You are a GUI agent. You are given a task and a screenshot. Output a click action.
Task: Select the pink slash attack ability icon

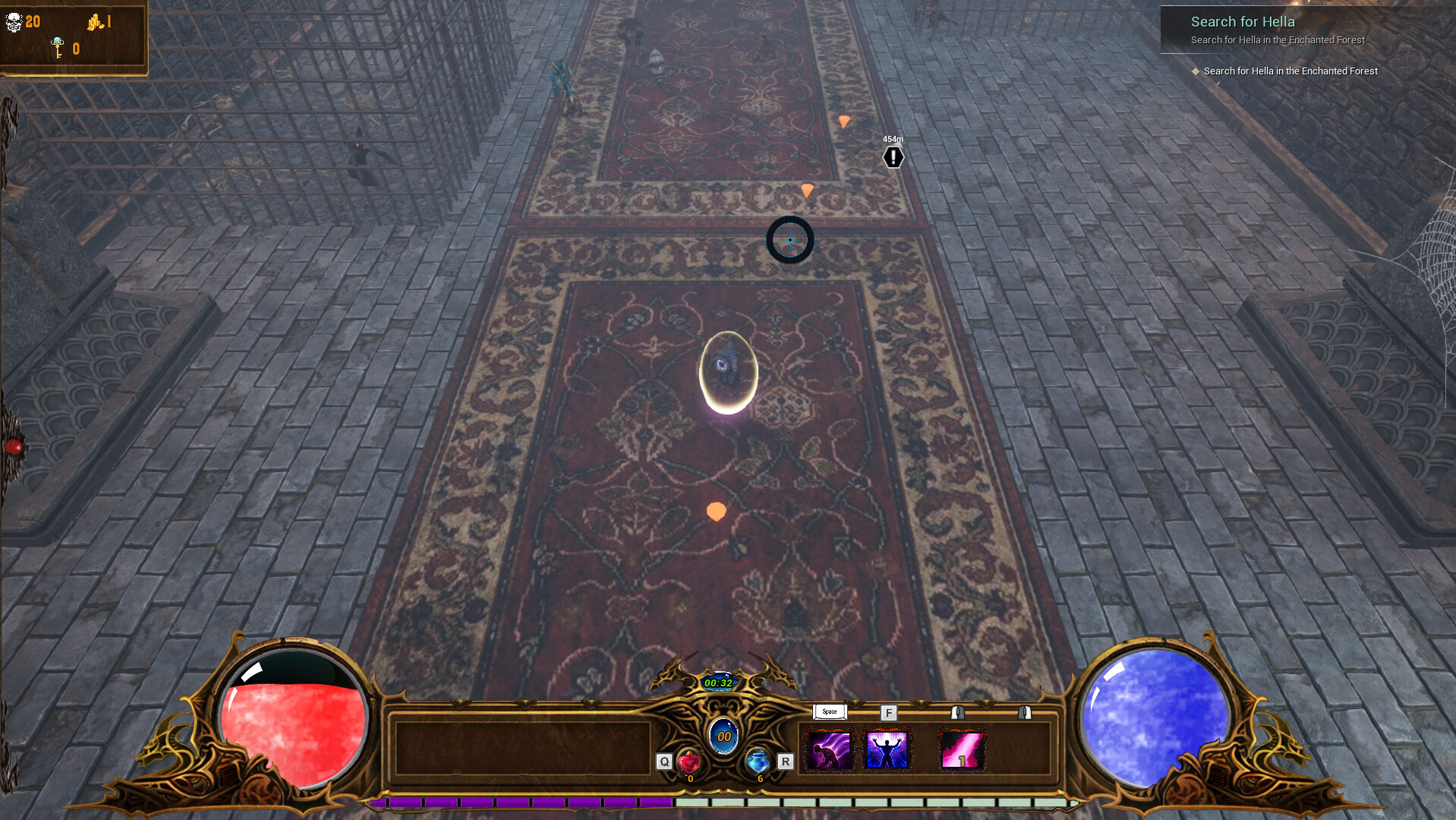962,749
